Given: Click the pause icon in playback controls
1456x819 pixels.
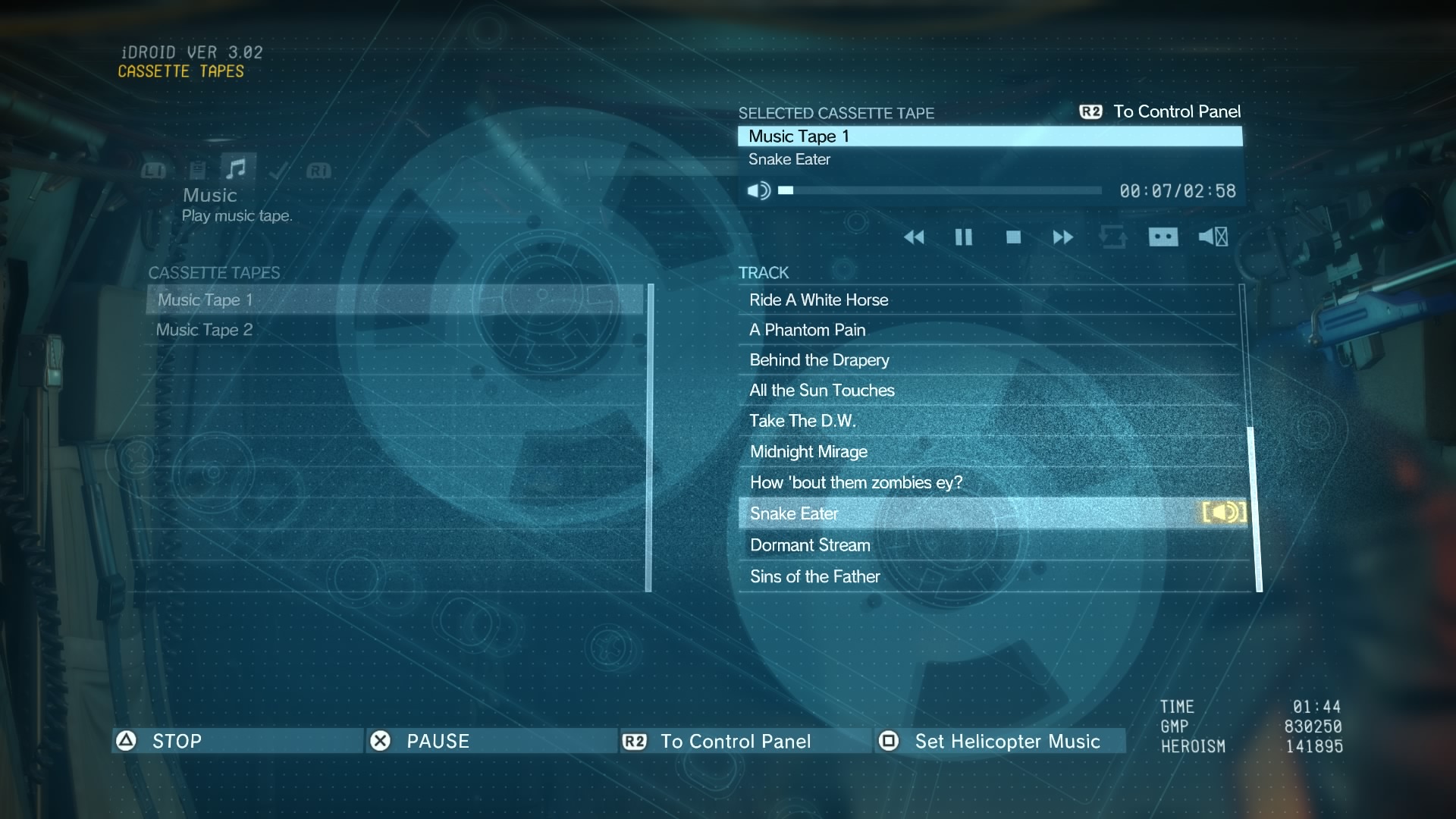Looking at the screenshot, I should (963, 237).
